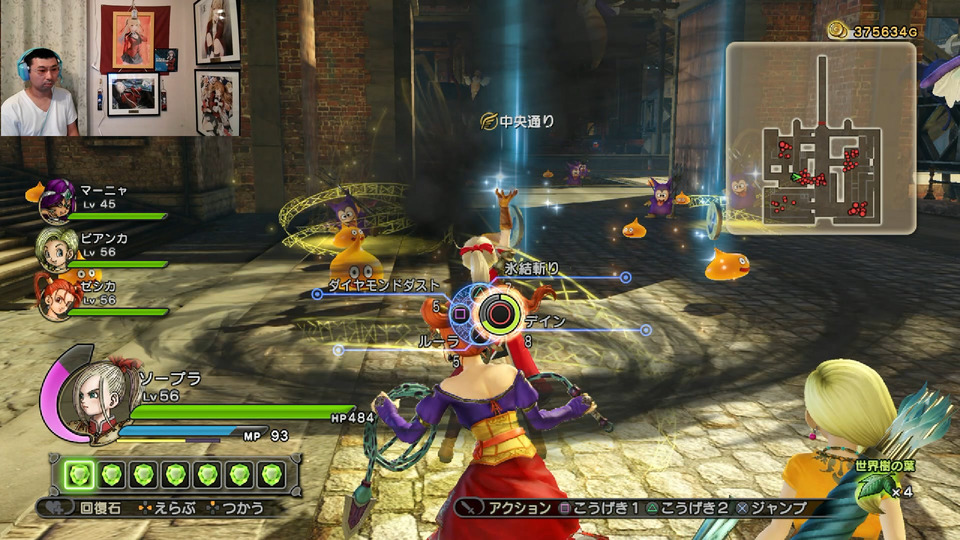Viewport: 960px width, 540px height.
Task: Click the gold coin counter icon
Action: coord(837,31)
